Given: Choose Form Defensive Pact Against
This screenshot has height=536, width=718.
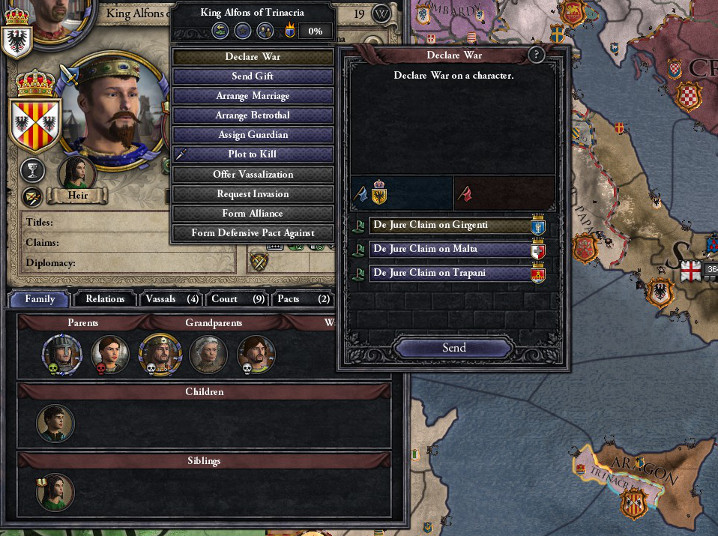Looking at the screenshot, I should pos(253,233).
